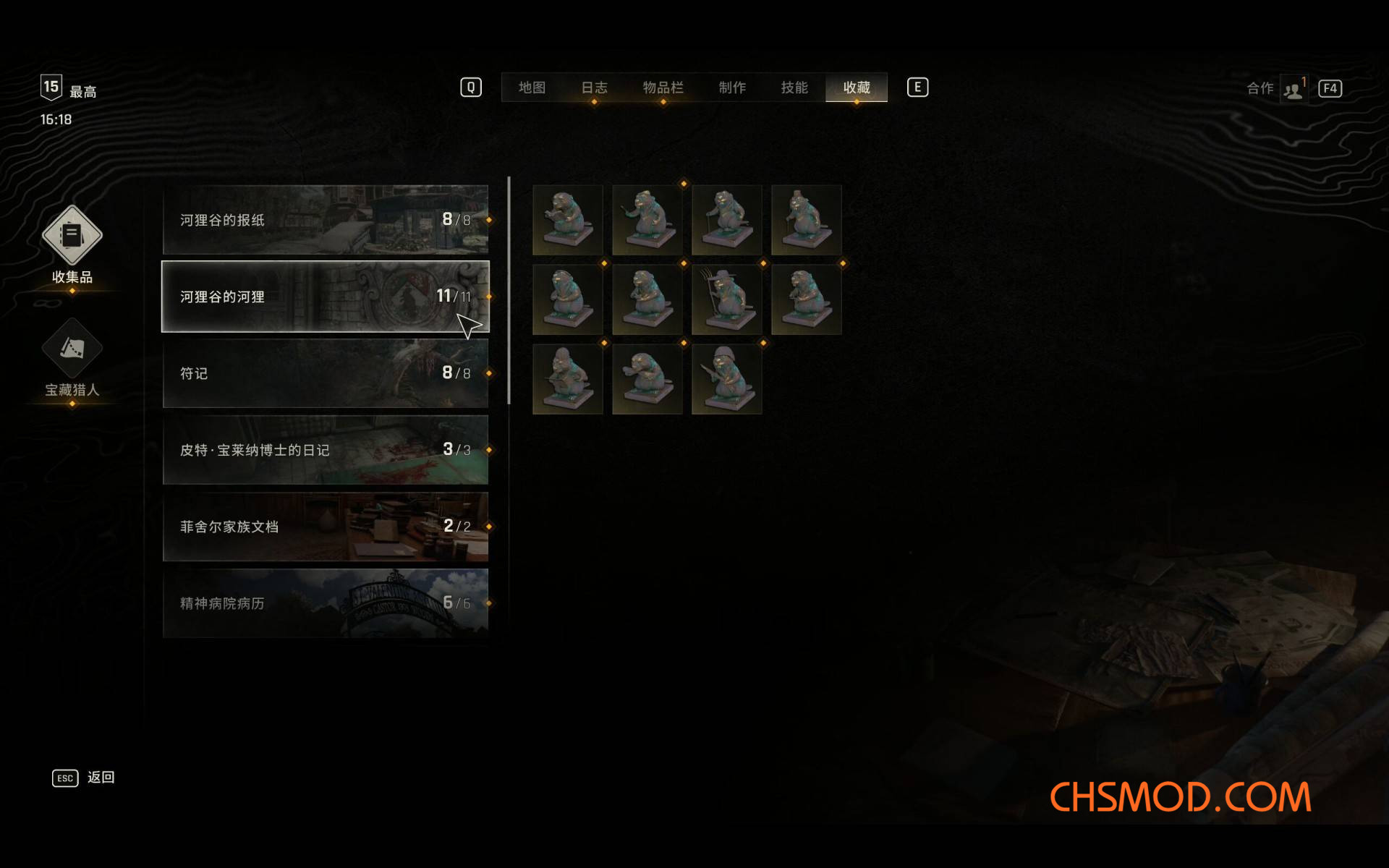Screen dimensions: 1389x868
Task: Select the 河狸谷的报纸 list row
Action: (326, 220)
